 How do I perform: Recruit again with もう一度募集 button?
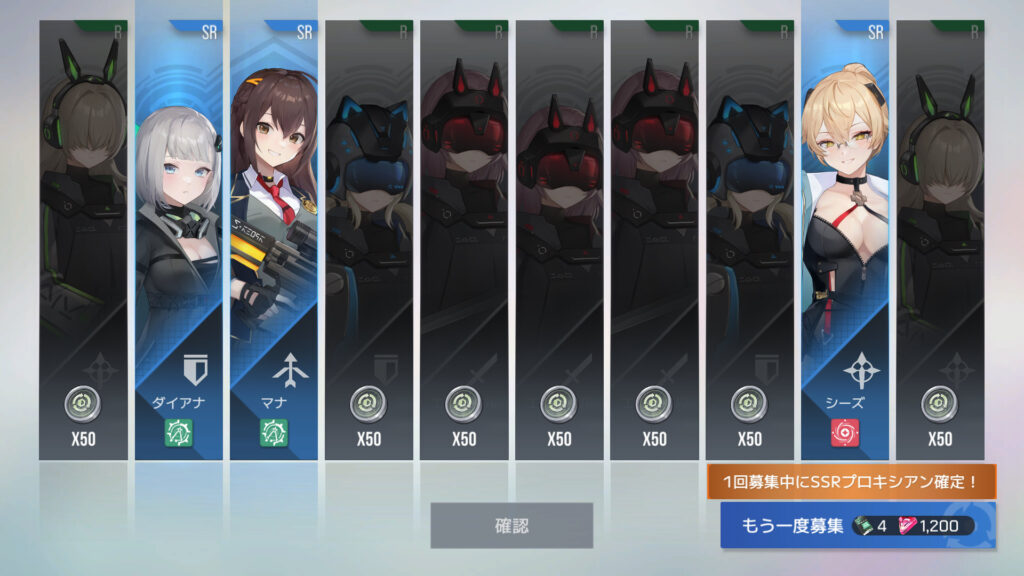click(x=857, y=526)
